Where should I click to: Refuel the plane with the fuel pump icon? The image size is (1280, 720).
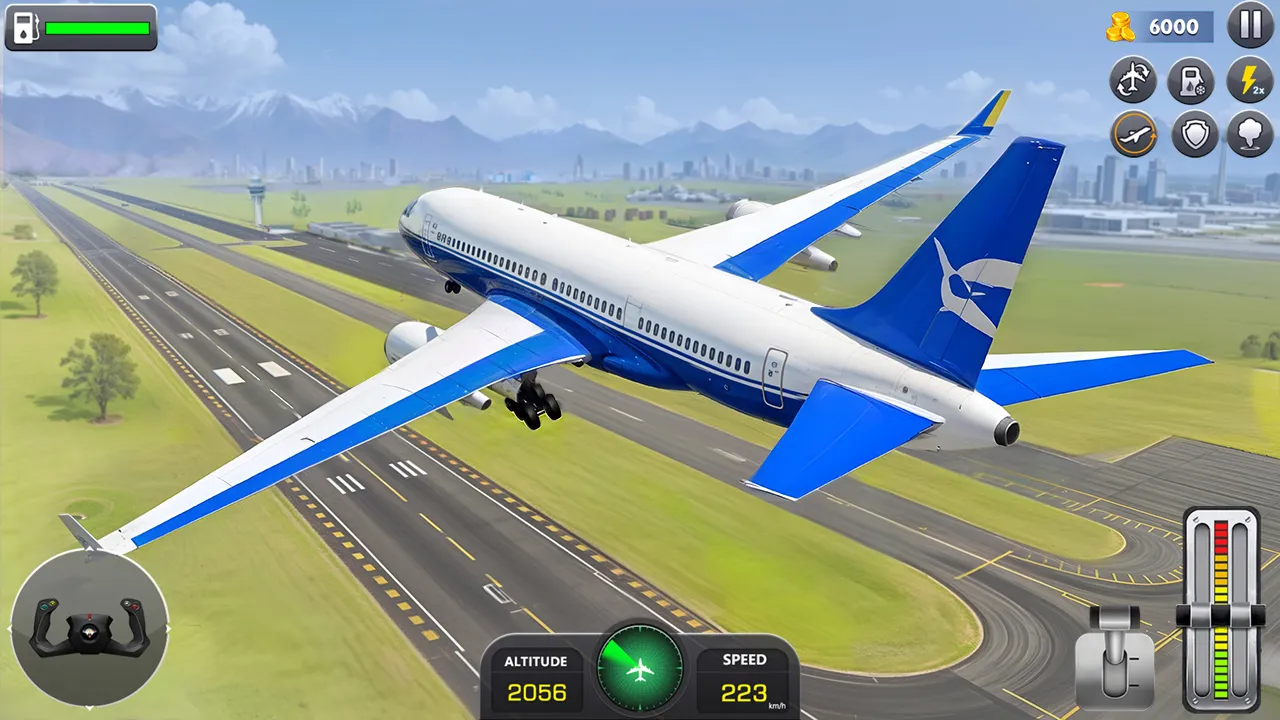click(1193, 81)
